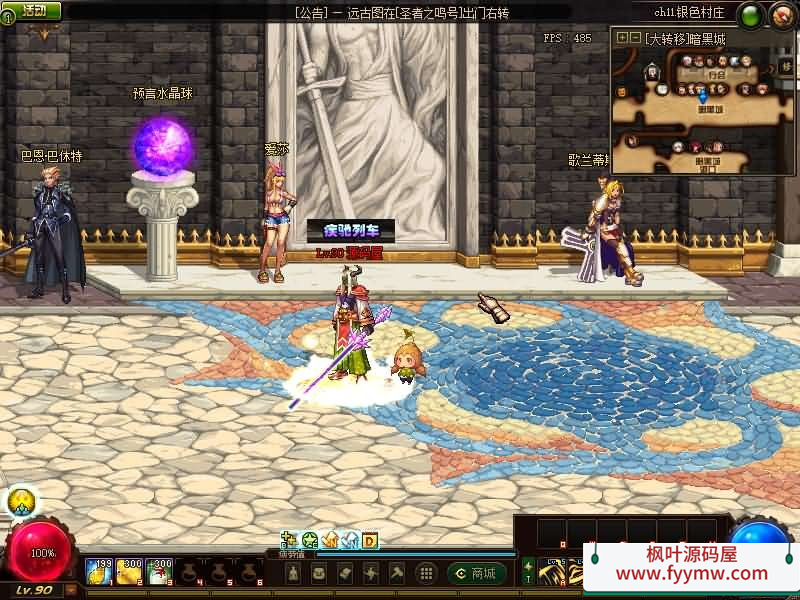Open the round icon beside the green orb
This screenshot has height=600, width=800.
[780, 15]
